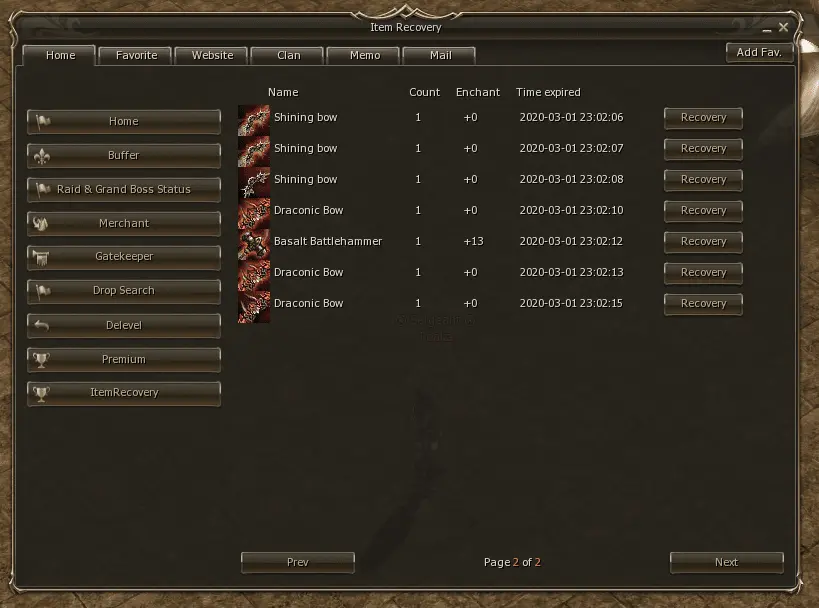Select the Basalt Battlehammer item icon
Viewport: 819px width, 608px height.
[254, 242]
